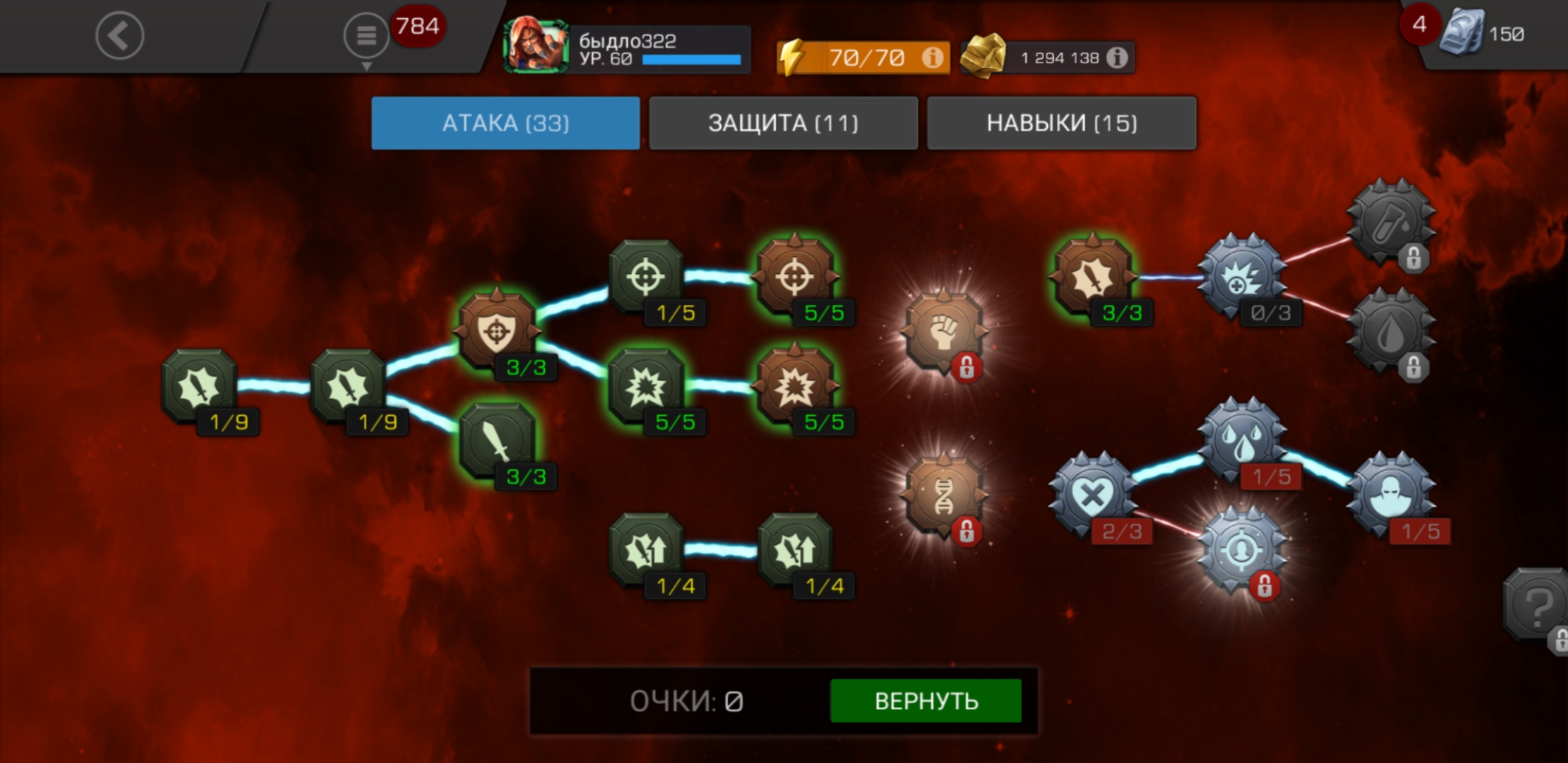Switch to the ЗАЩИТА (11) tab
Image resolution: width=1568 pixels, height=763 pixels.
(x=783, y=123)
